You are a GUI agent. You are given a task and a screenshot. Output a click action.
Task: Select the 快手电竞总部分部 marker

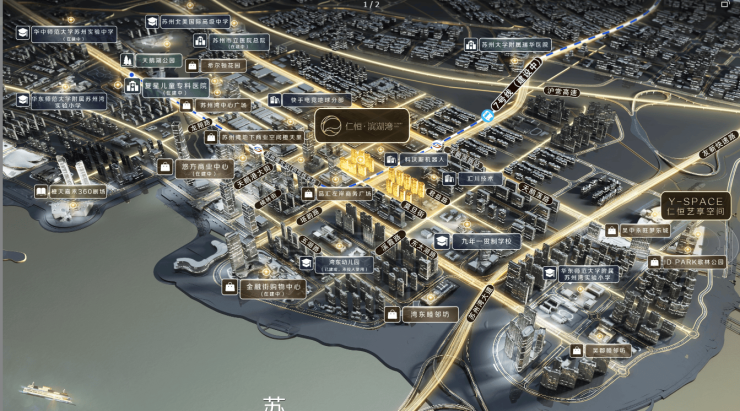(309, 99)
